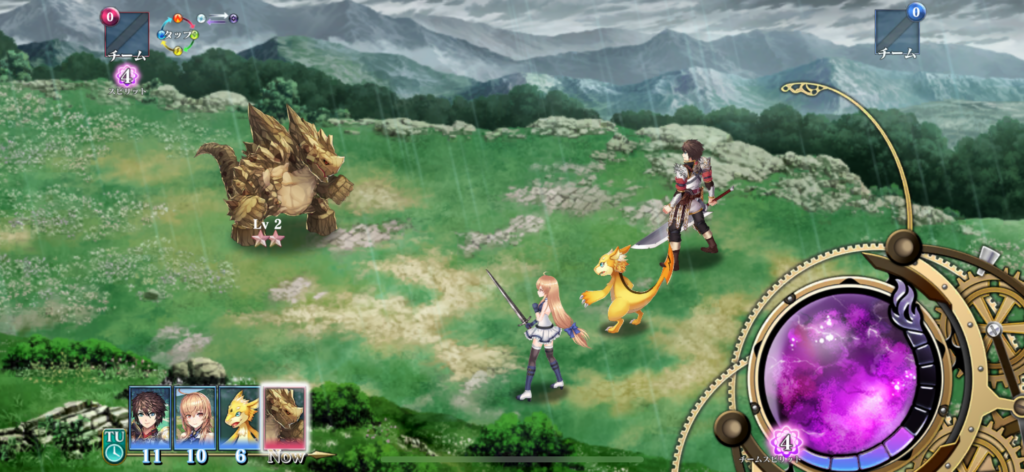The image size is (1024, 472).
Task: Open the left team panel
Action: tap(126, 36)
